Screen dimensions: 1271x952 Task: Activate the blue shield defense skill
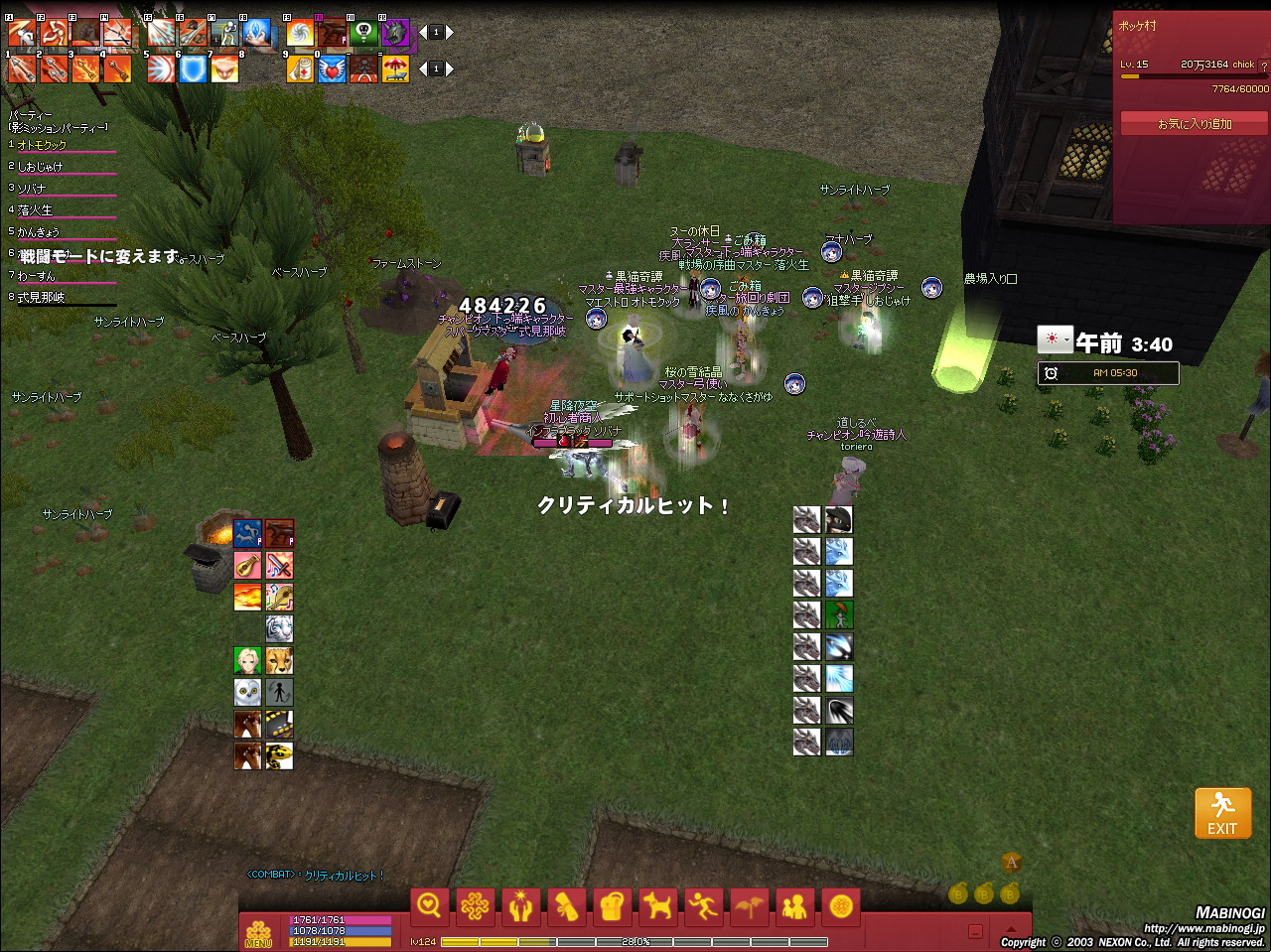point(193,68)
